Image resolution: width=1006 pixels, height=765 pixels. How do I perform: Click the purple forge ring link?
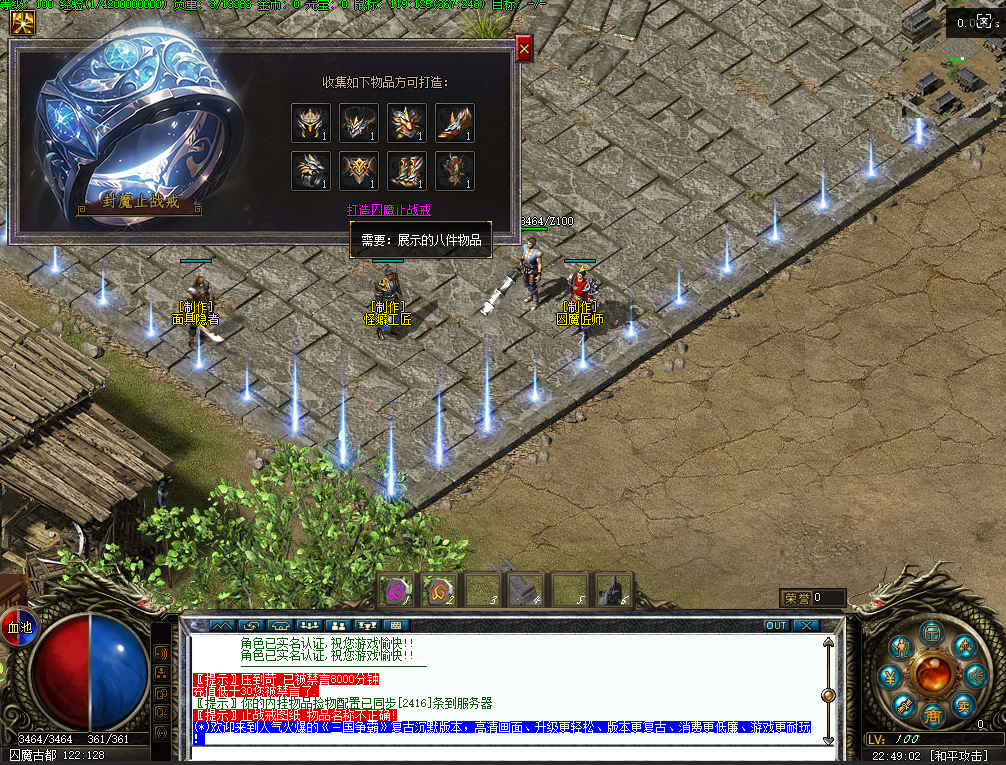pos(388,210)
